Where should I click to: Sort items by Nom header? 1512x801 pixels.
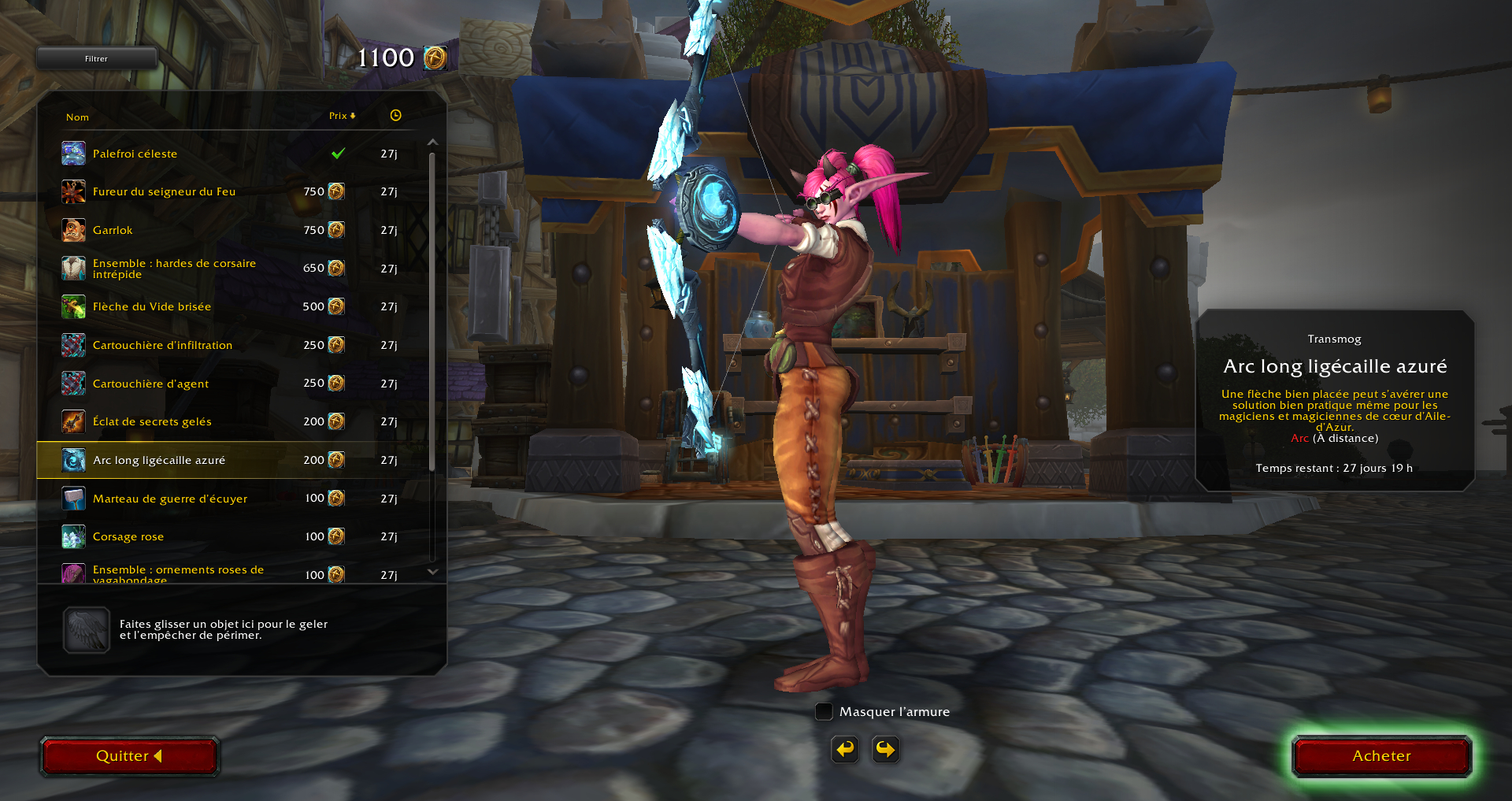click(x=77, y=117)
